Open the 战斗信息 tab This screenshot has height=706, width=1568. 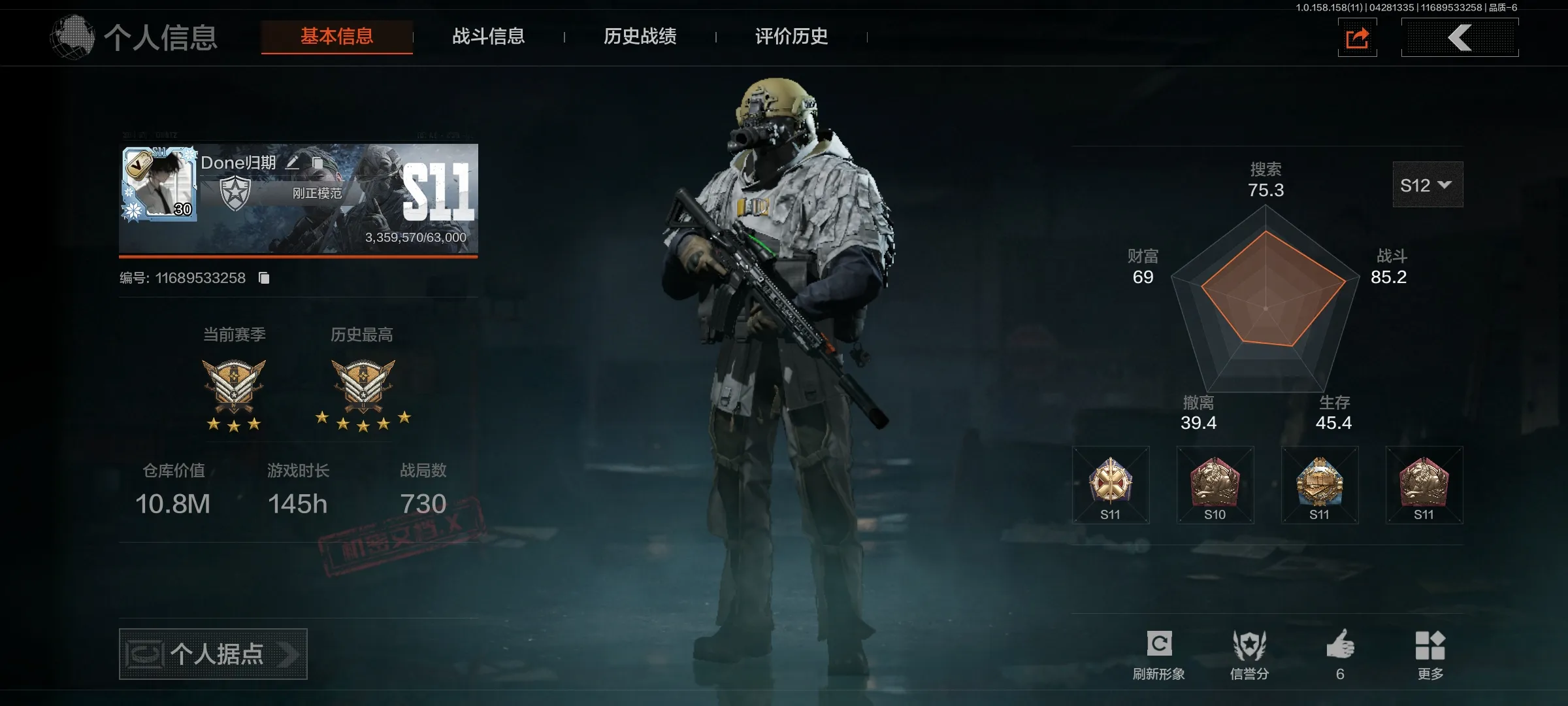point(488,37)
